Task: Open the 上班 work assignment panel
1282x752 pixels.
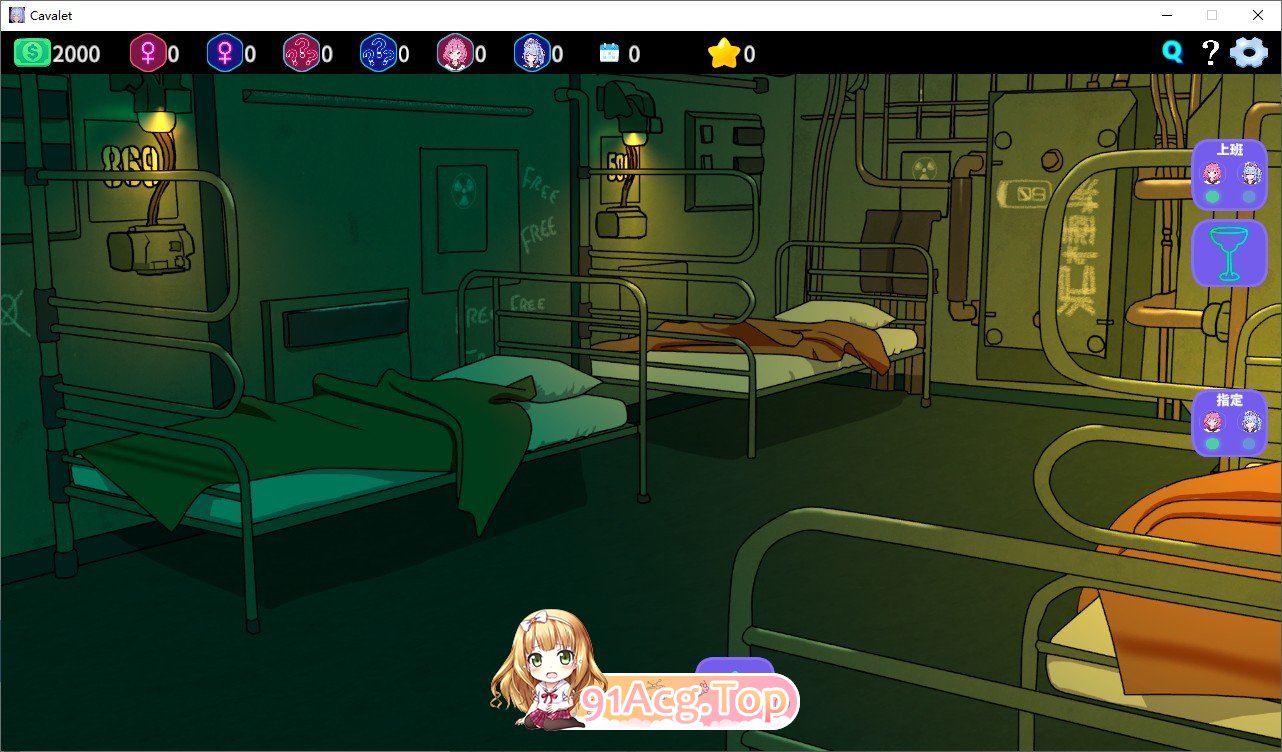Action: point(1230,148)
